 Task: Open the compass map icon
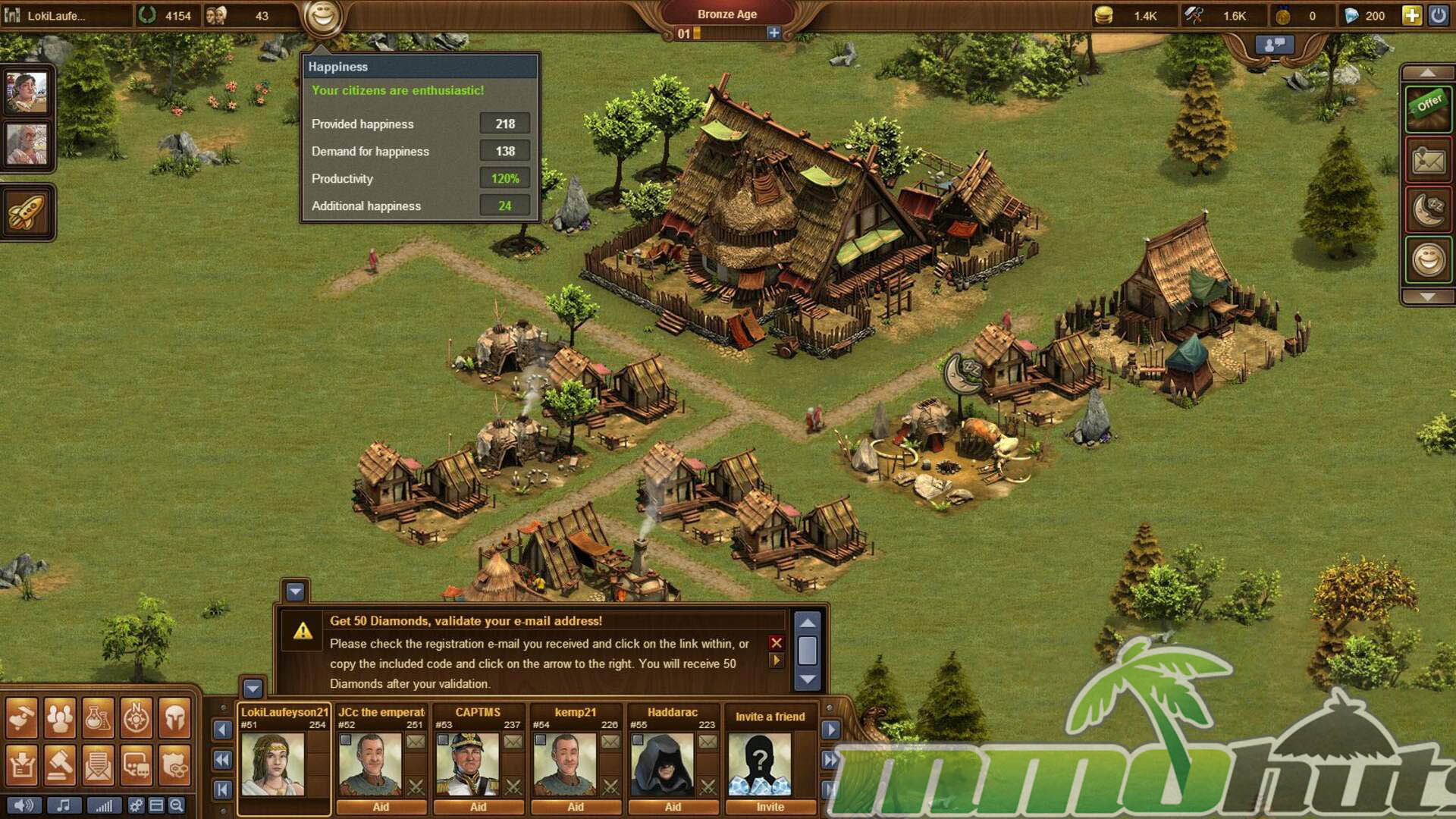136,717
